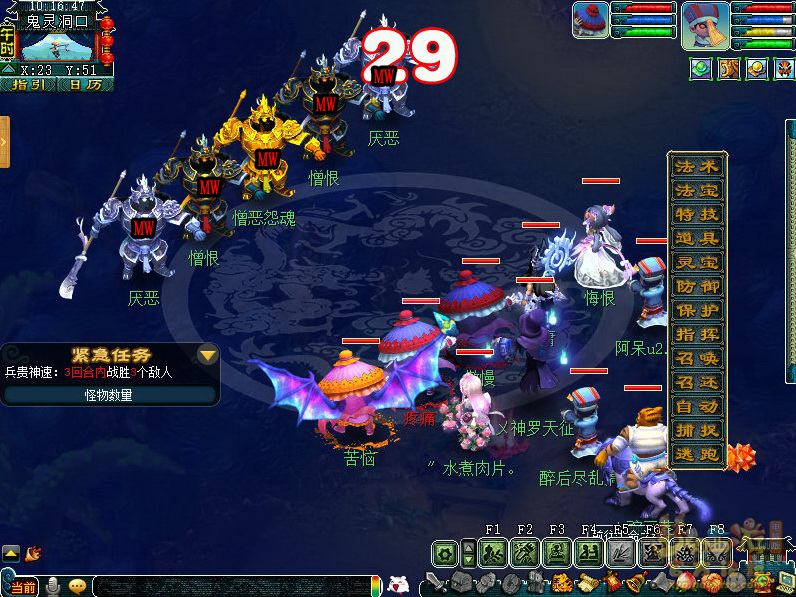This screenshot has width=796, height=597.
Task: Click the 指引 guide button
Action: pos(28,85)
